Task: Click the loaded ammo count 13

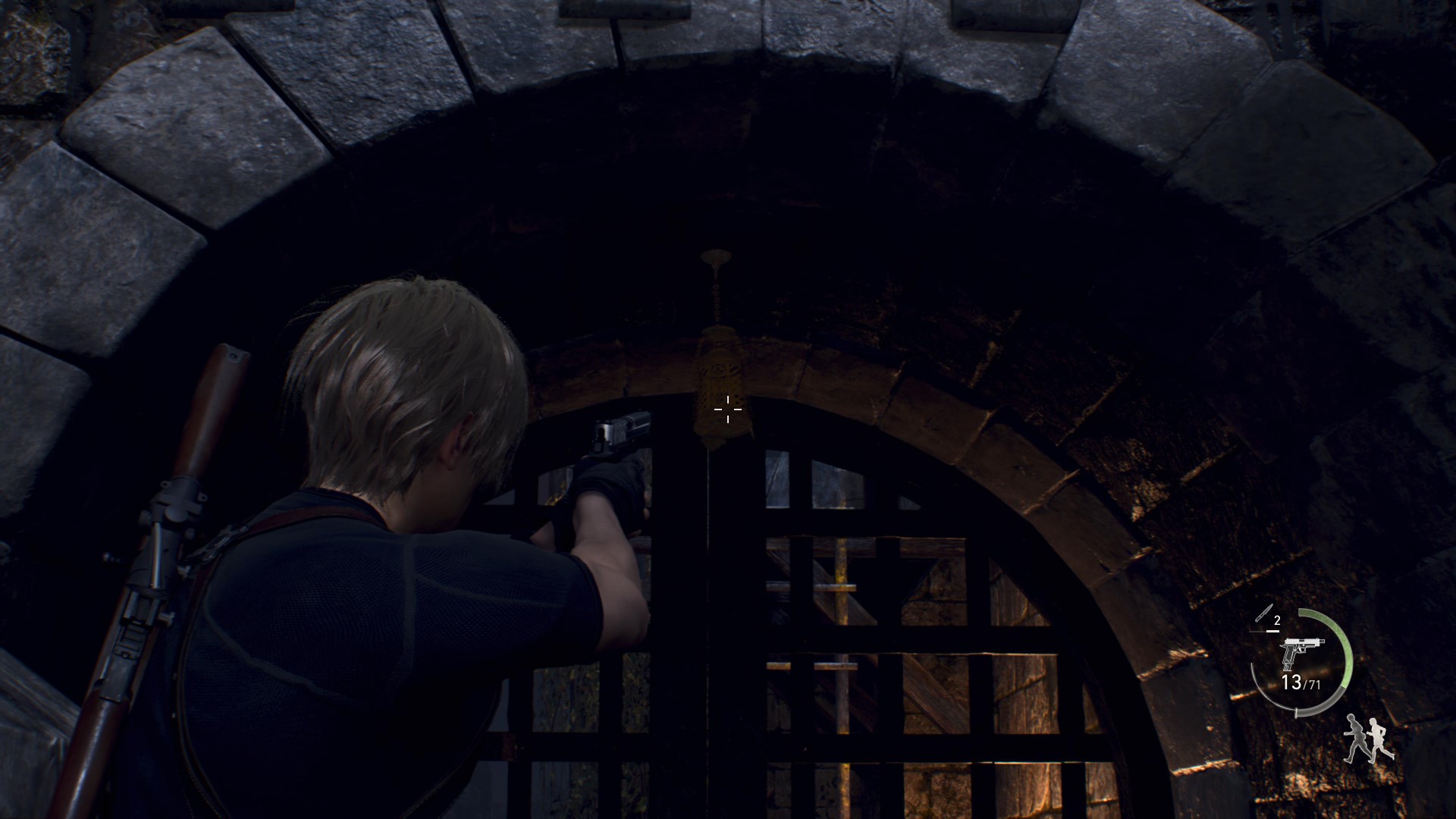Action: 1291,682
